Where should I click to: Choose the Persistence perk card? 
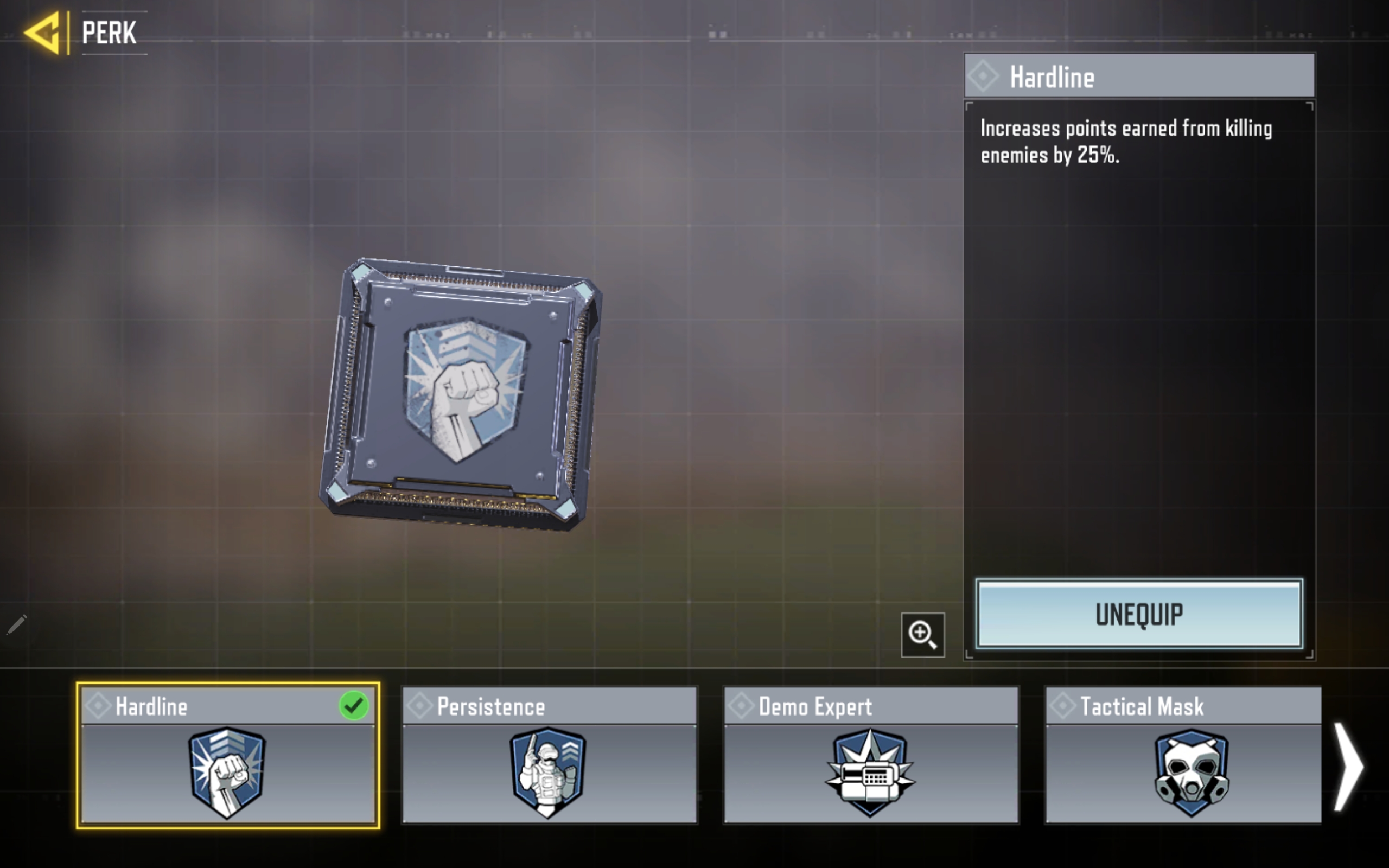pyautogui.click(x=549, y=755)
